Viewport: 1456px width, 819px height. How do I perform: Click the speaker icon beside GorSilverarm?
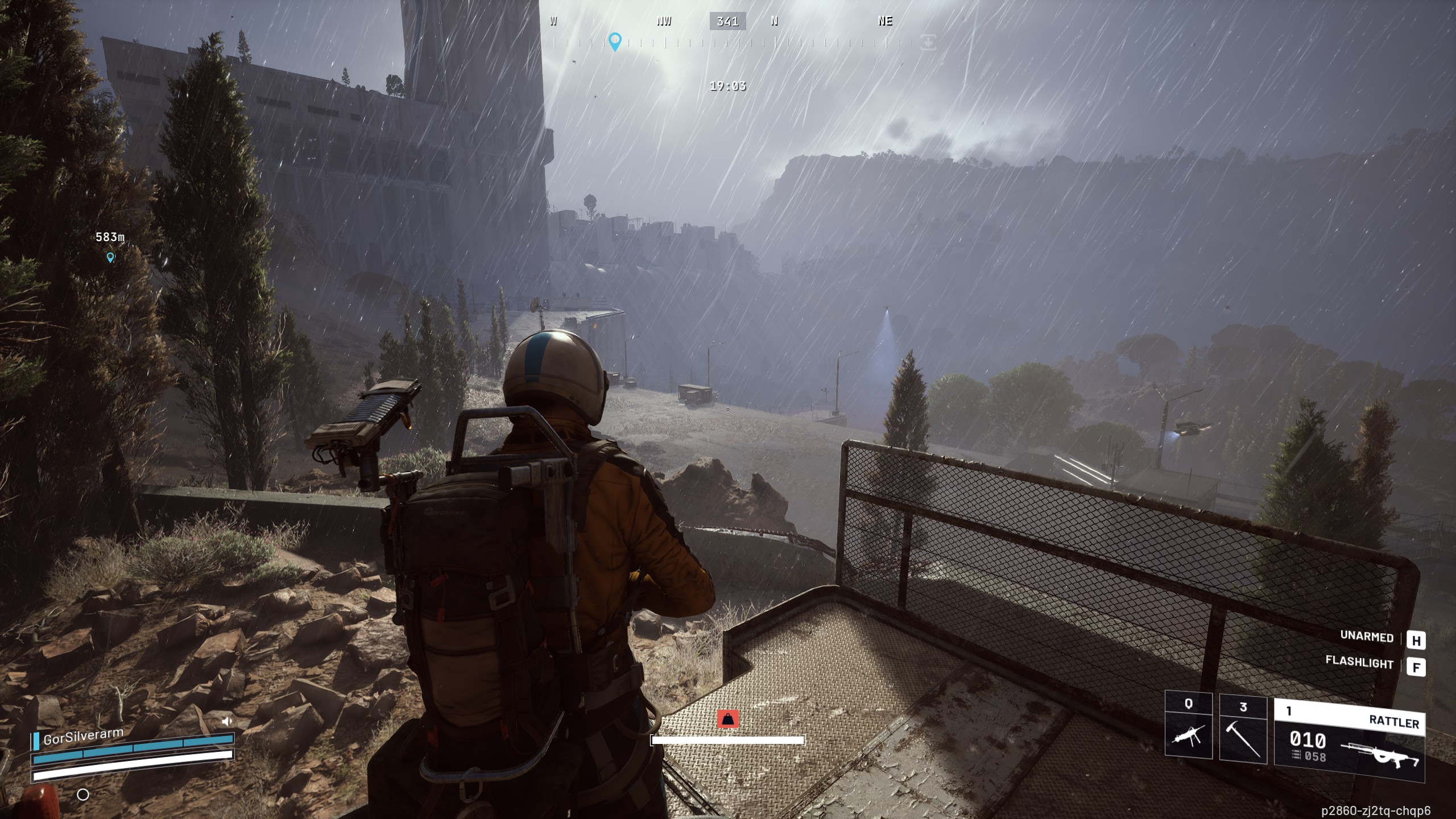[x=227, y=721]
